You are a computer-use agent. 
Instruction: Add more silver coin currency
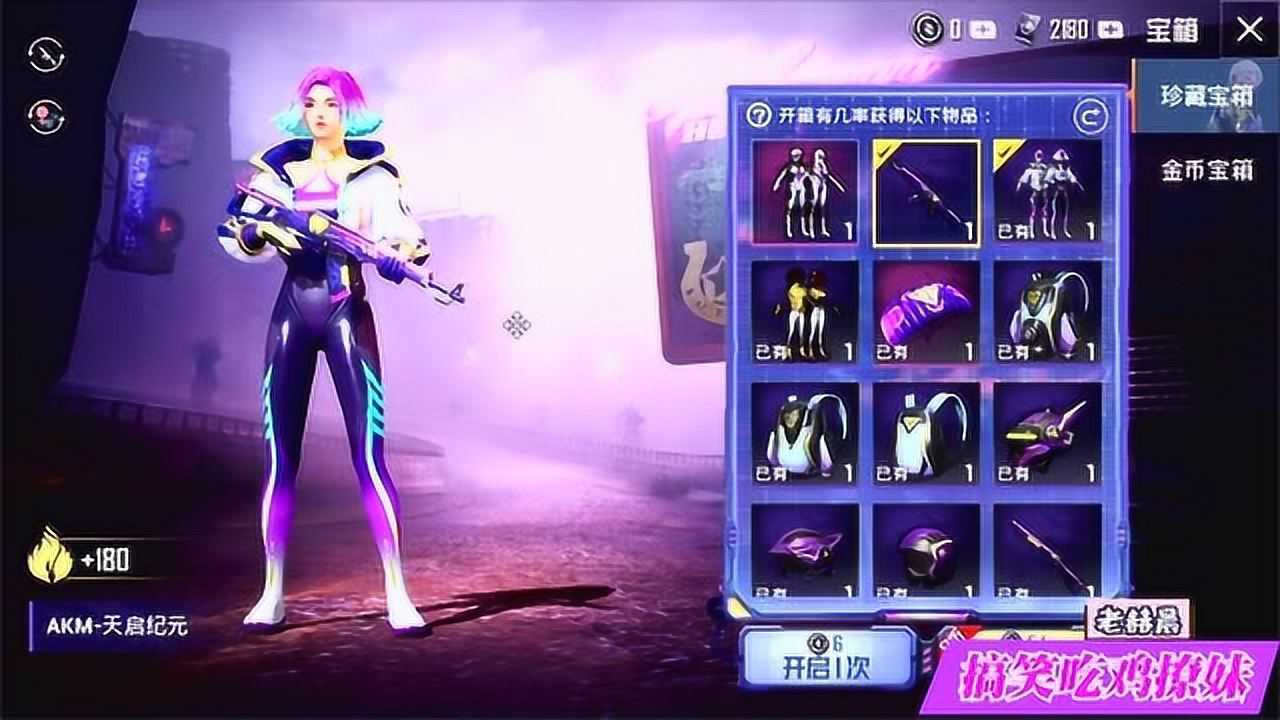pyautogui.click(x=984, y=30)
